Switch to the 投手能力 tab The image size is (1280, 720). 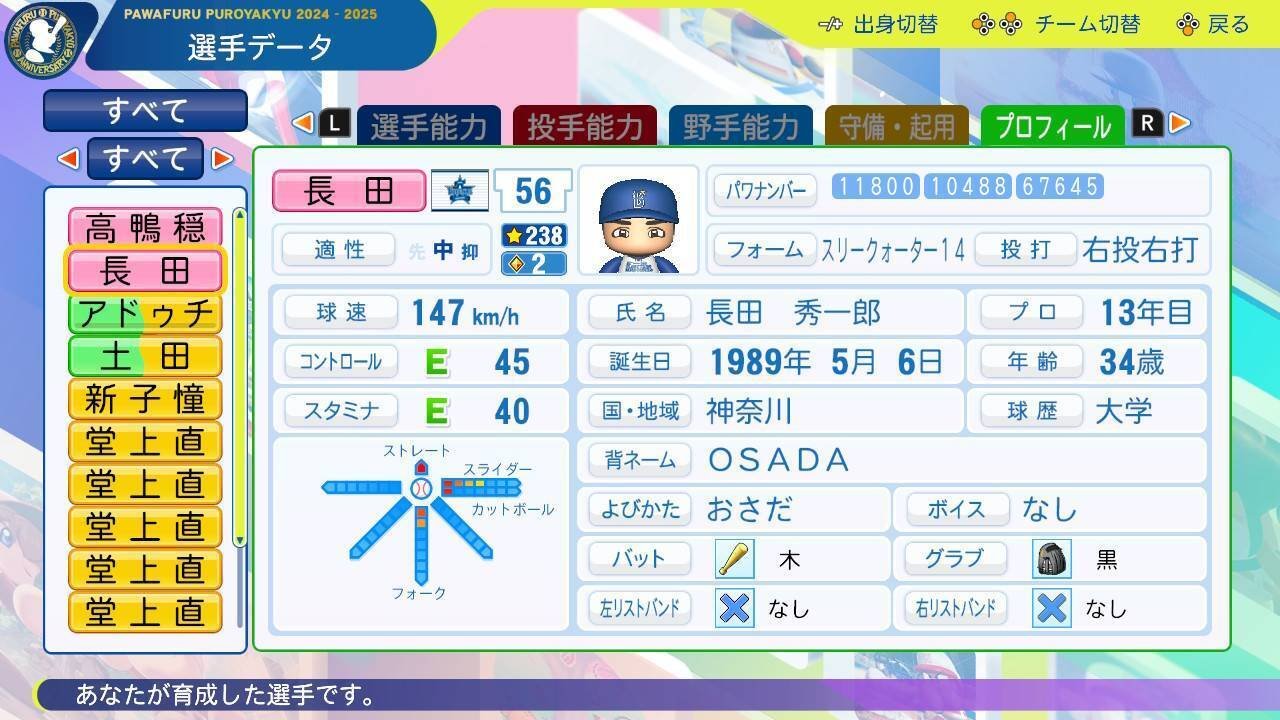click(585, 126)
